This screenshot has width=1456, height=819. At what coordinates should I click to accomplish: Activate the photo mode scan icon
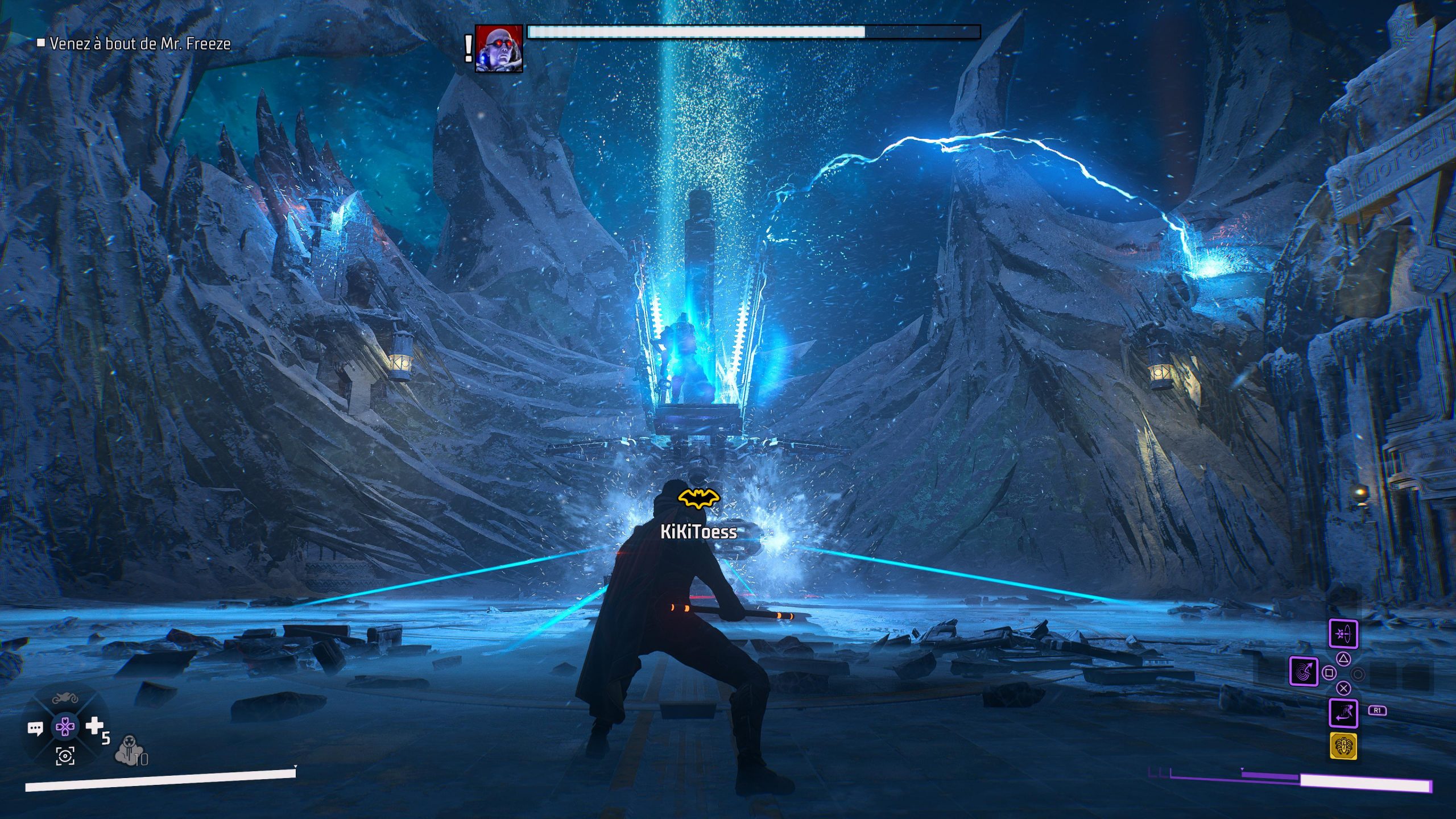(x=65, y=756)
